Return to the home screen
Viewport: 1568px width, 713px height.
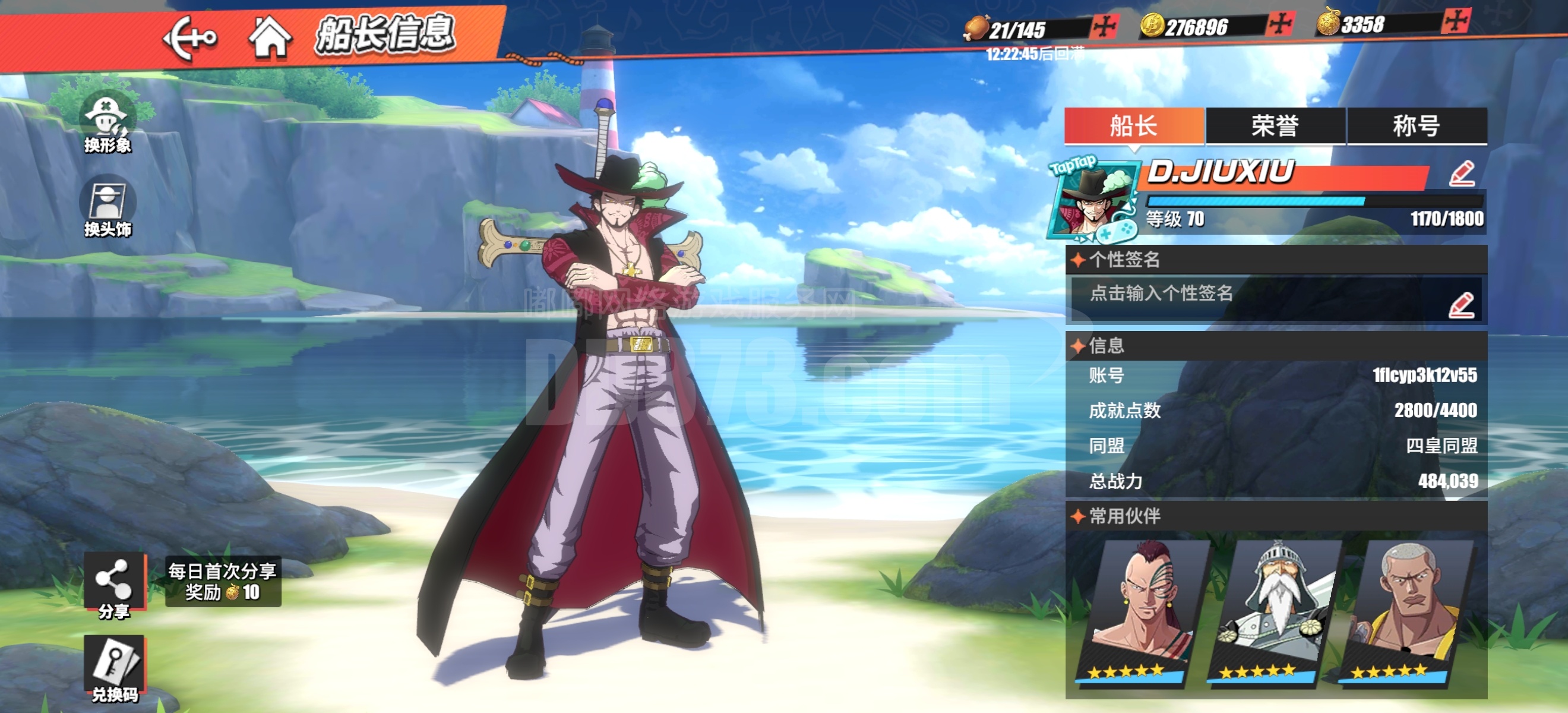[x=270, y=38]
